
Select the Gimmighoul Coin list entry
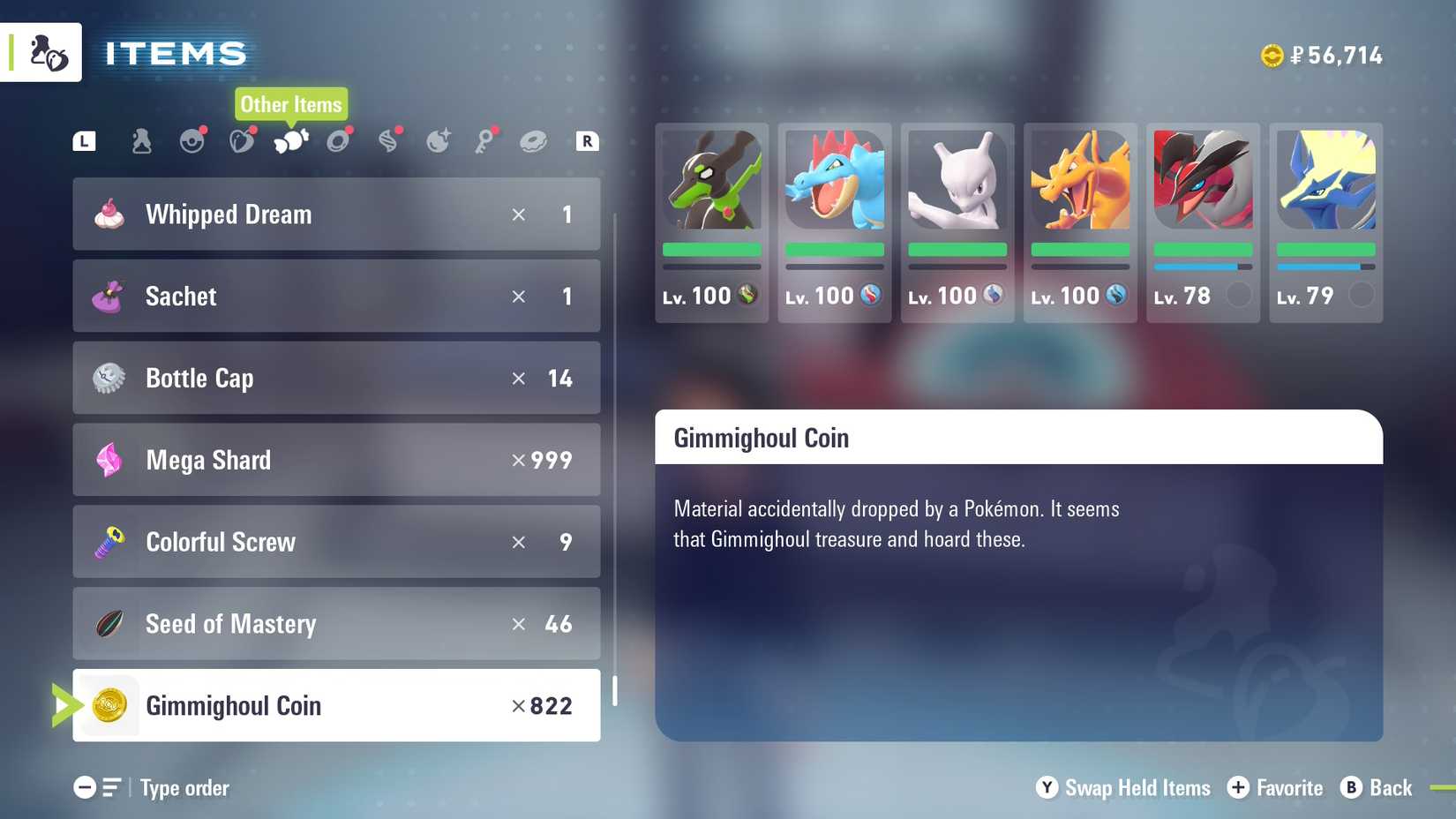335,705
